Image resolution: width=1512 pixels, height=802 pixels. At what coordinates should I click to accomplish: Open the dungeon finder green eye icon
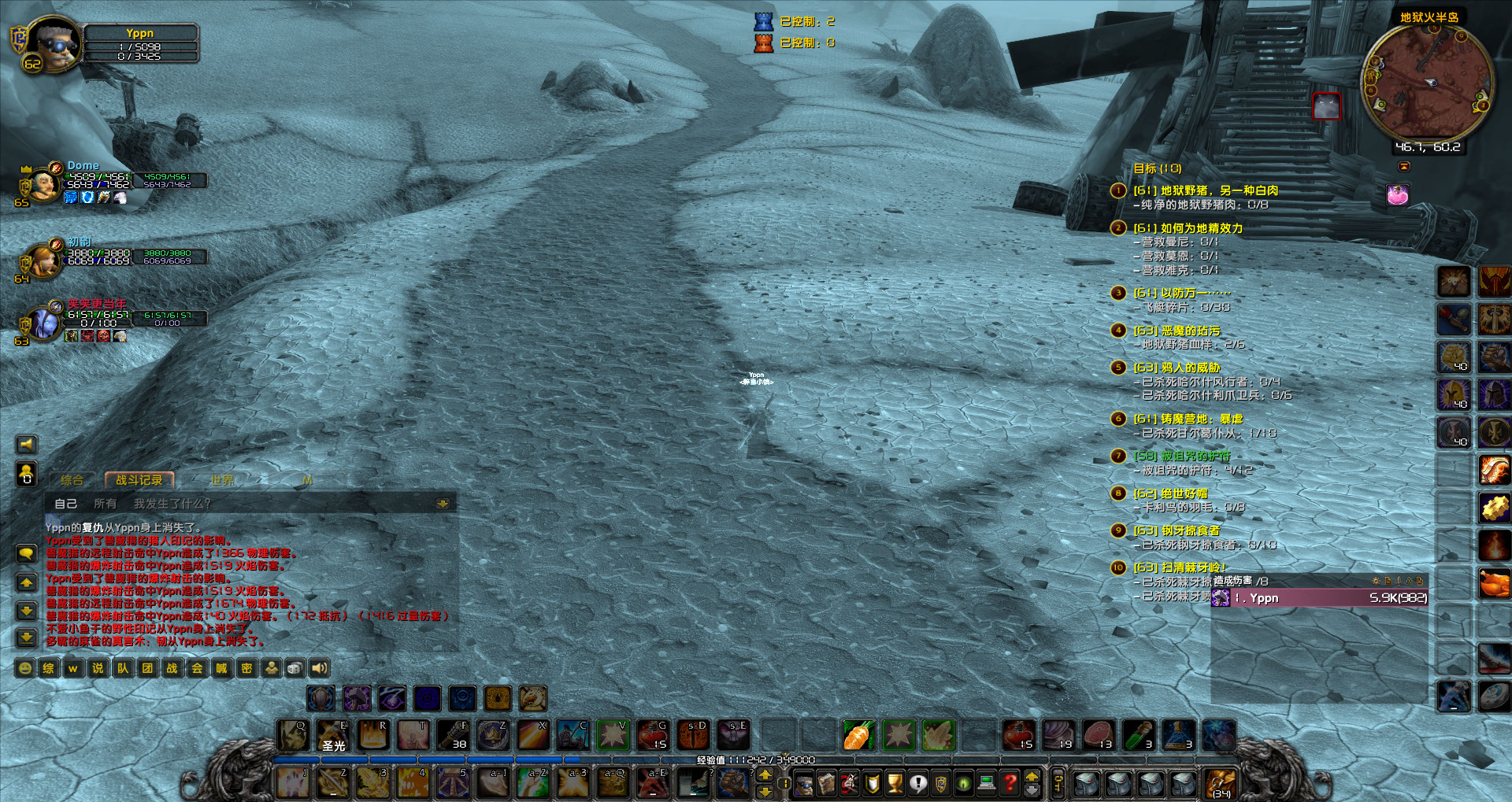coord(965,783)
